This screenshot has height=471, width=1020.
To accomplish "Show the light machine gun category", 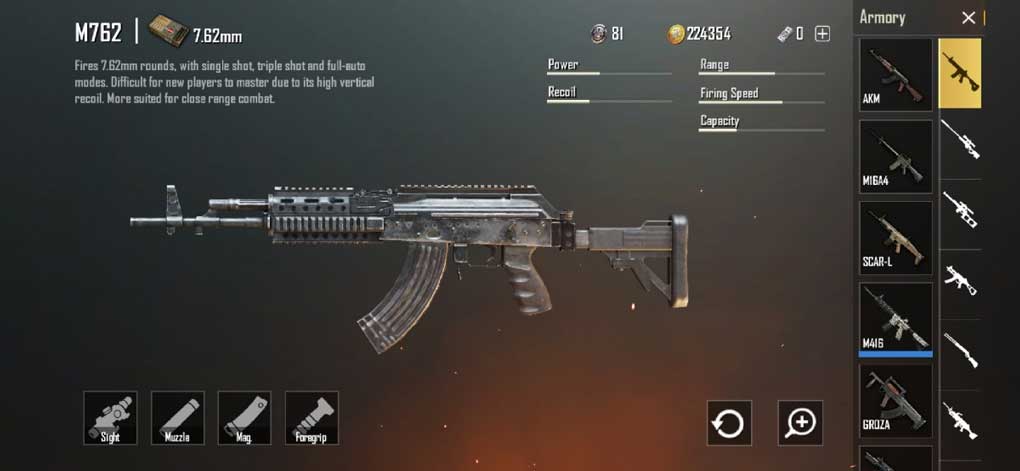I will [x=960, y=420].
